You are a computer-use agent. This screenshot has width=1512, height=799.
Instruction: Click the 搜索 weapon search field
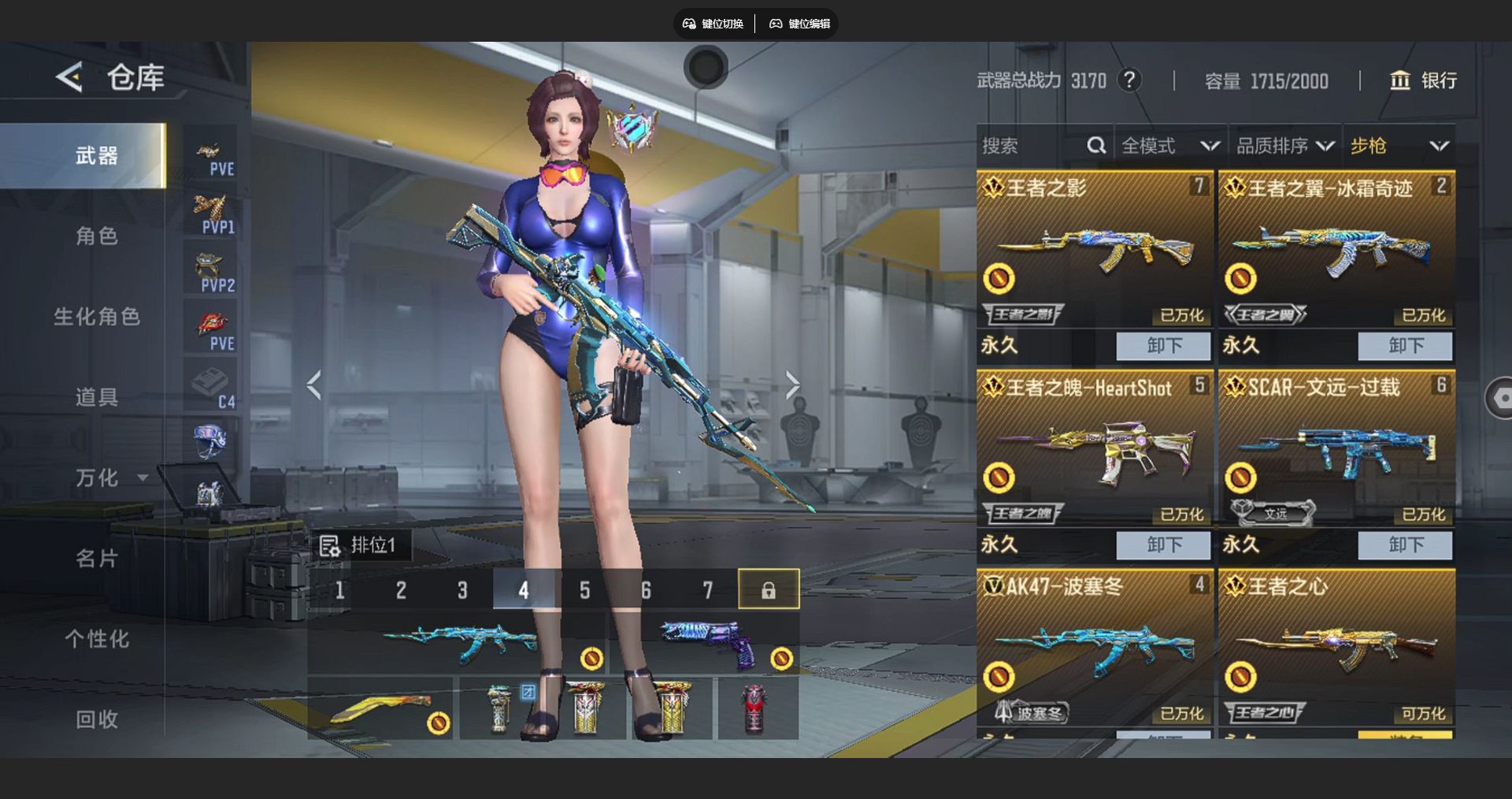point(1032,146)
